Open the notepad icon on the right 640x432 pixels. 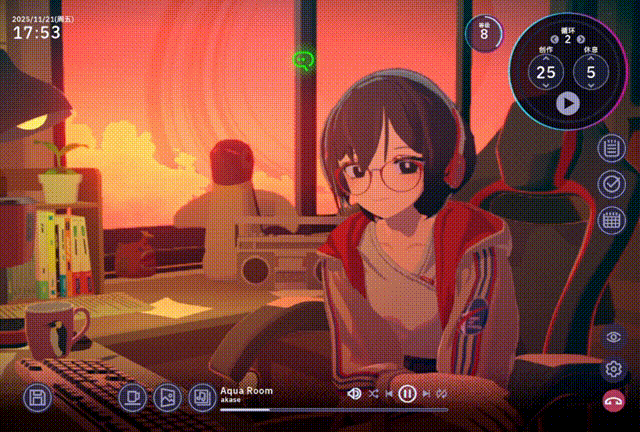611,149
